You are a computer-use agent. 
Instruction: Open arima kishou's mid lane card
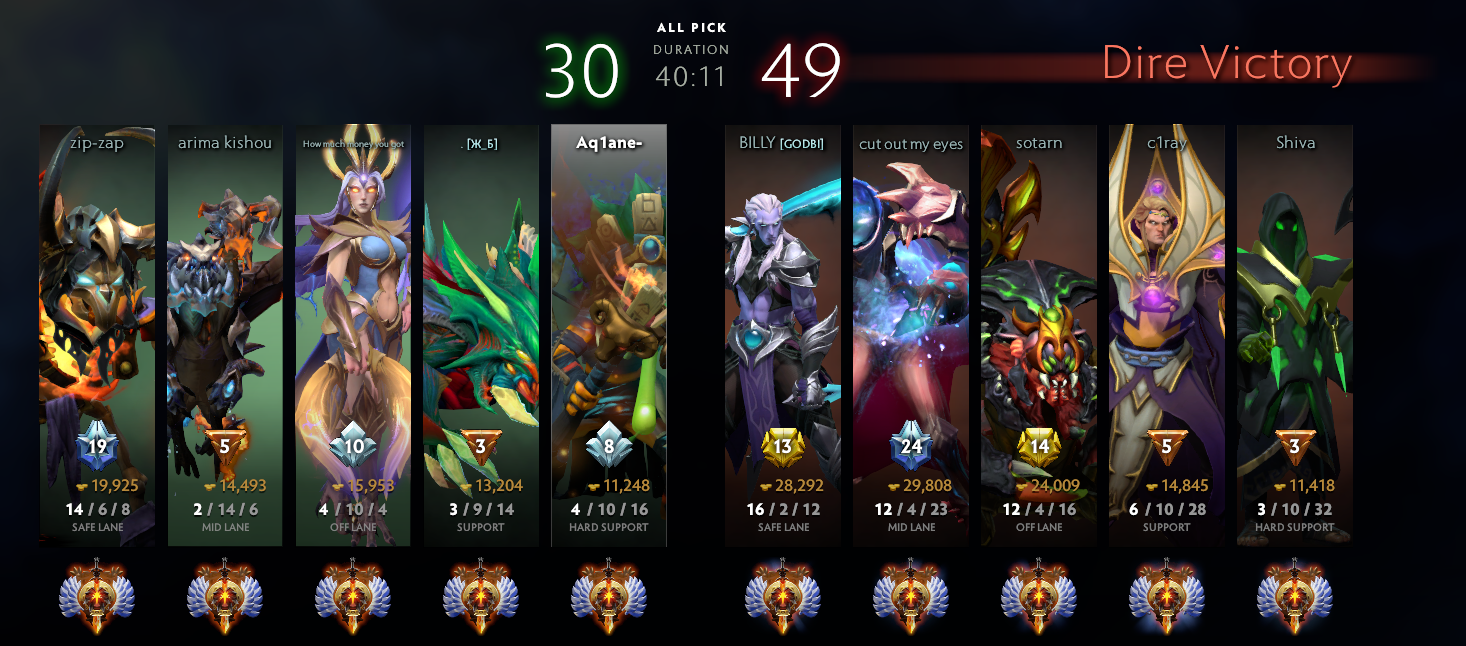point(225,335)
